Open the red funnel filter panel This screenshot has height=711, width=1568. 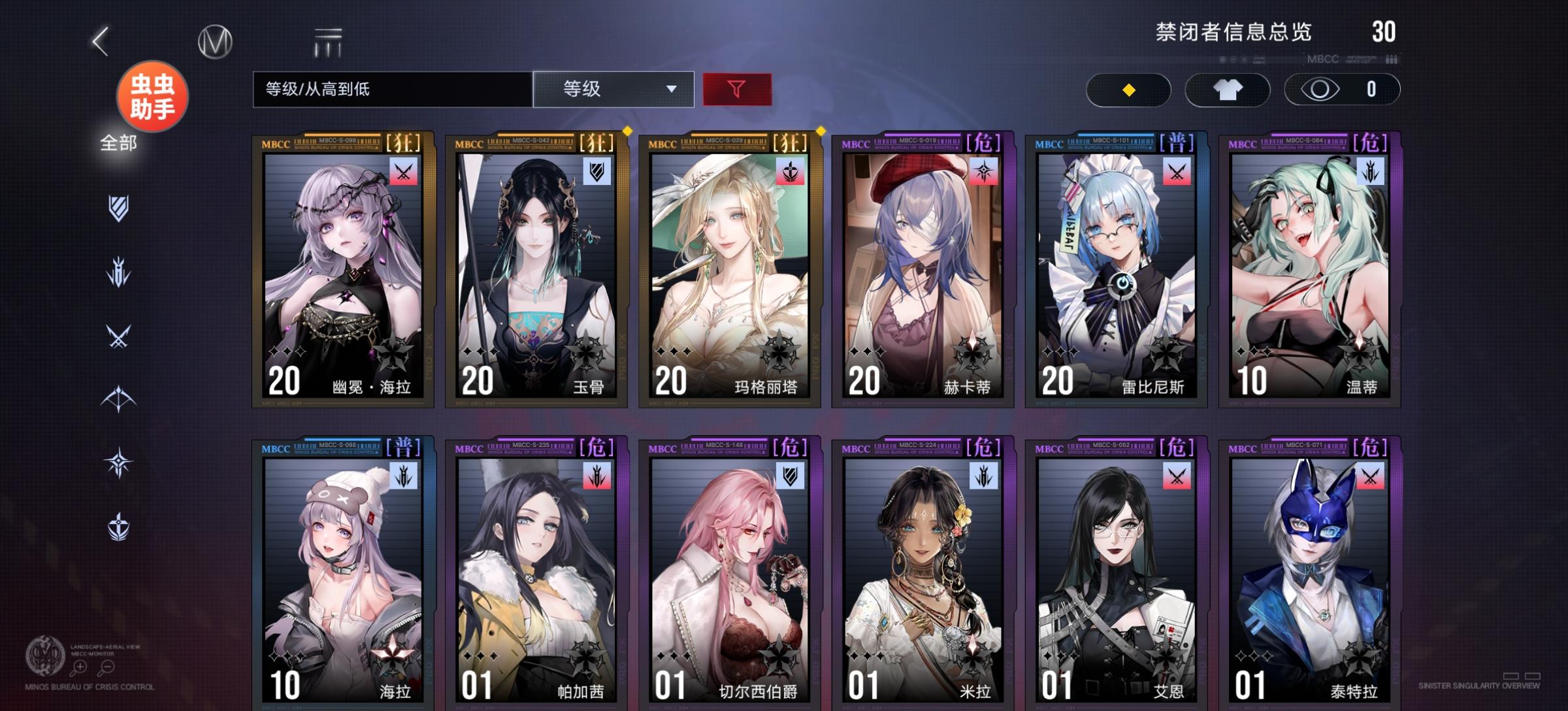coord(735,90)
